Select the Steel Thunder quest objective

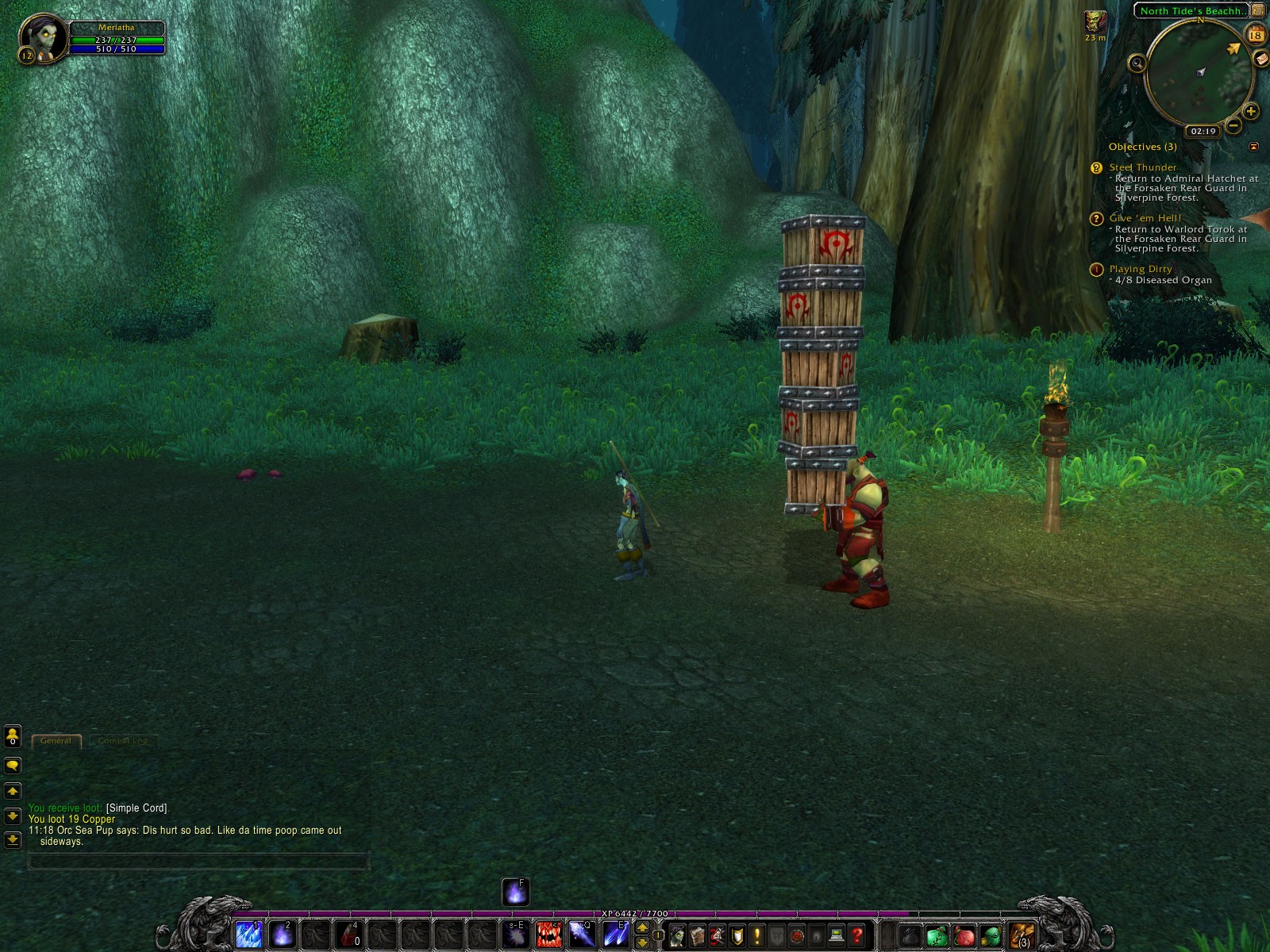[x=1142, y=167]
